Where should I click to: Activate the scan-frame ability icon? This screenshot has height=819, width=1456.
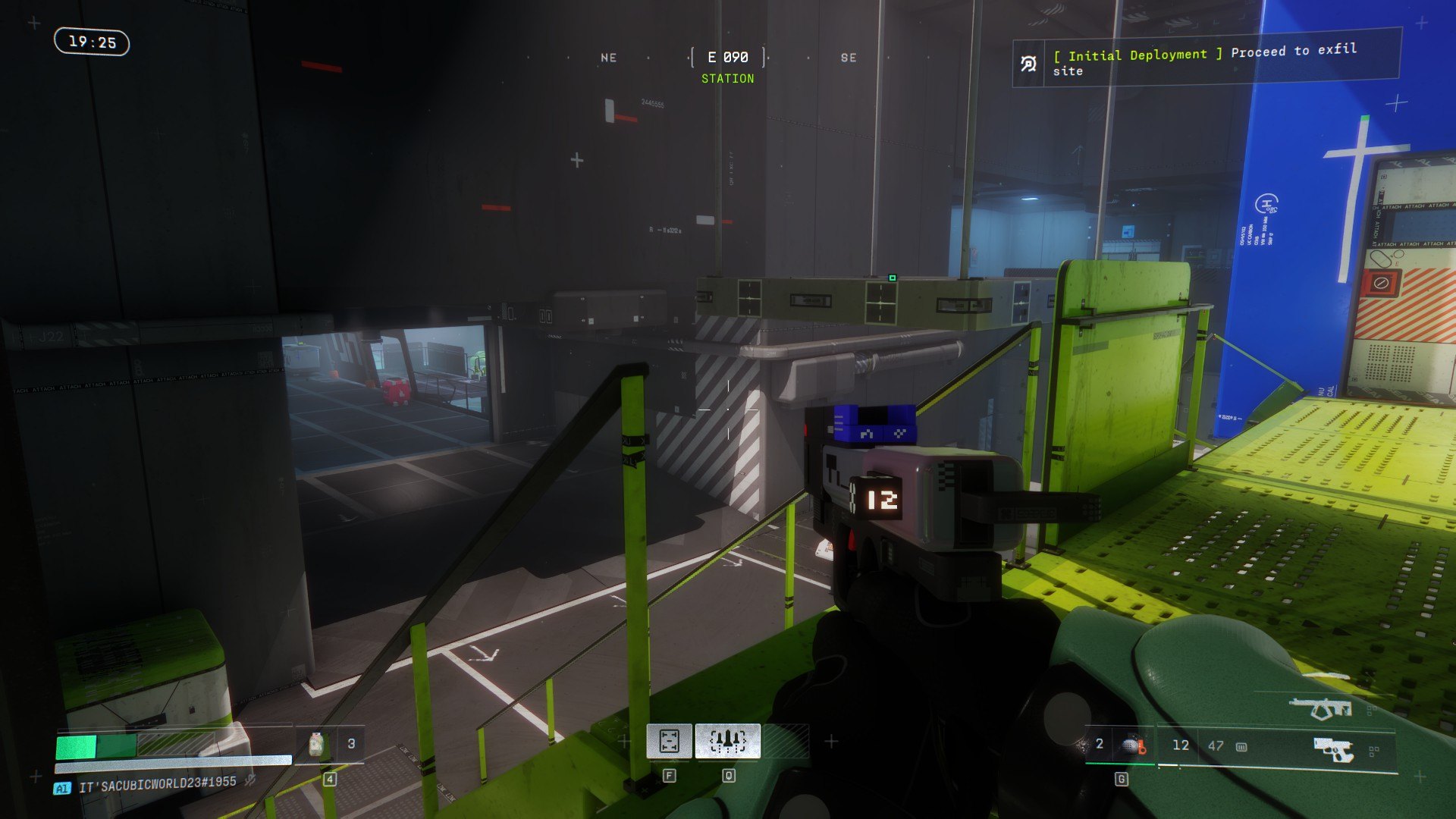[x=669, y=741]
